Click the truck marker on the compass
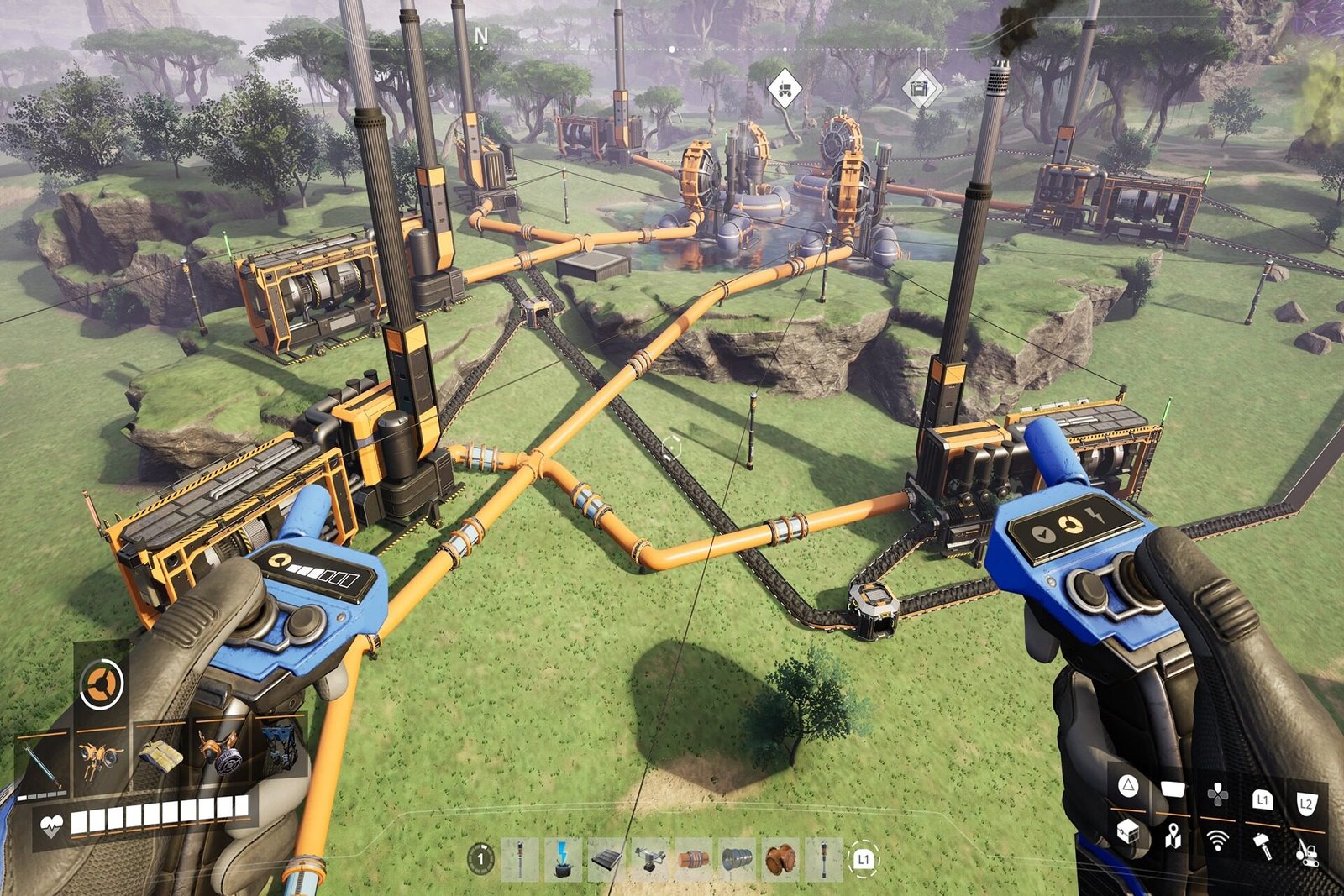Image resolution: width=1344 pixels, height=896 pixels. pyautogui.click(x=785, y=88)
